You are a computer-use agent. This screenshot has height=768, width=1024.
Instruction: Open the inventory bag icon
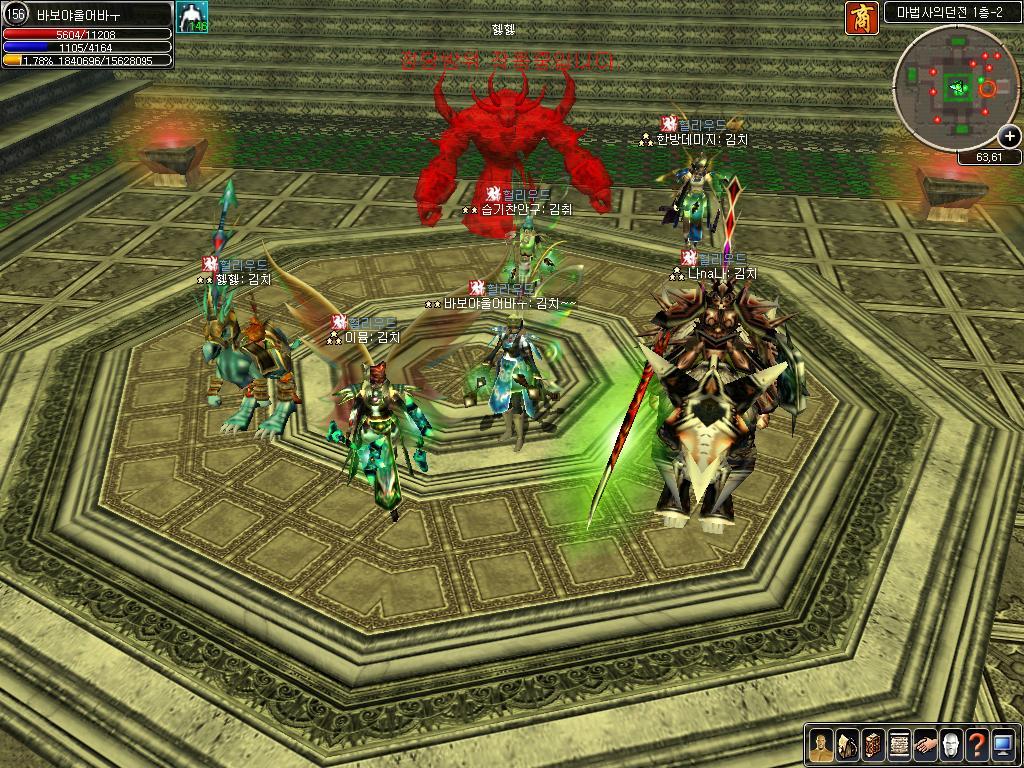click(x=846, y=745)
